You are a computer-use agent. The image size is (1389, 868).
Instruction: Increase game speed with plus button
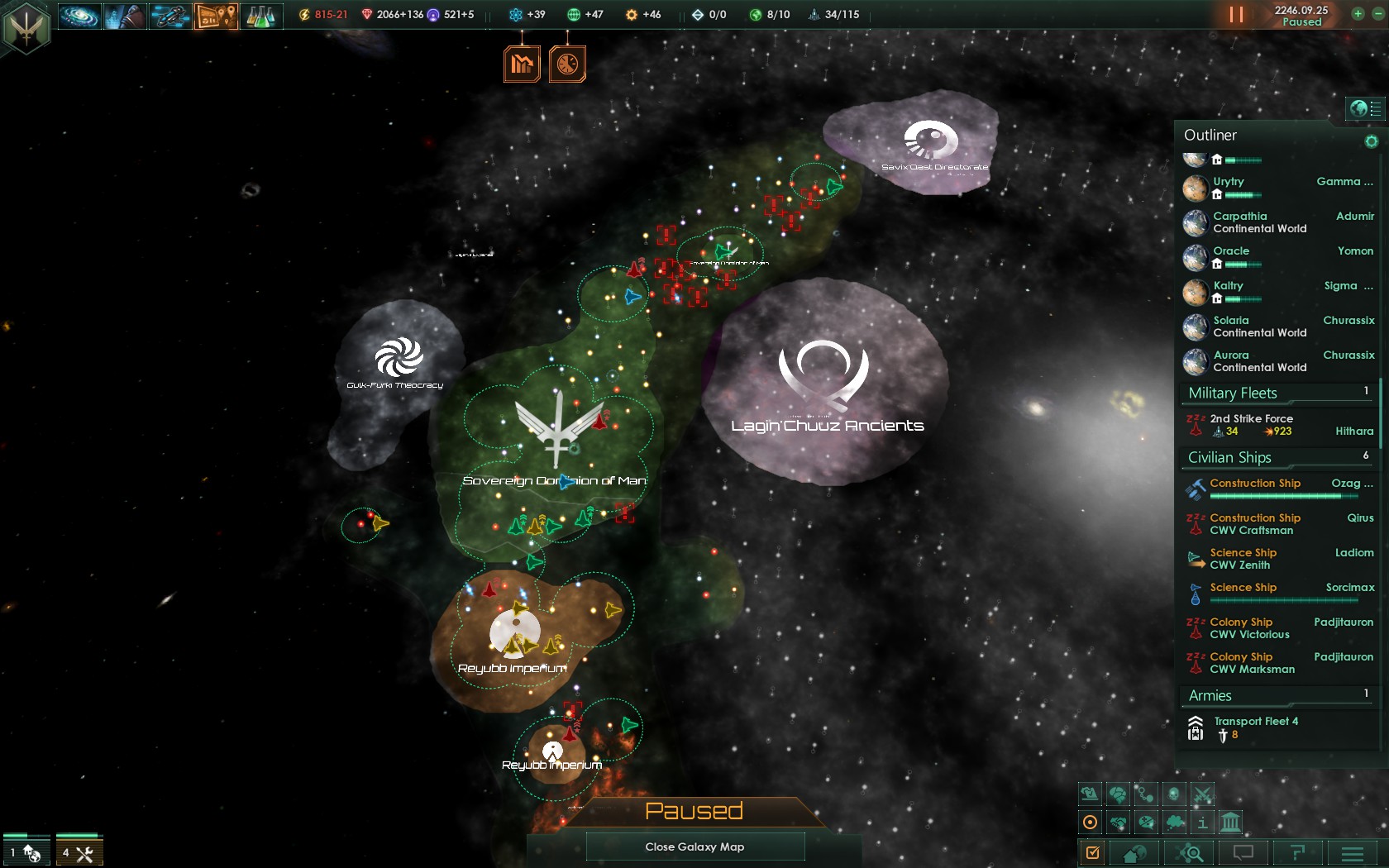(x=1358, y=14)
